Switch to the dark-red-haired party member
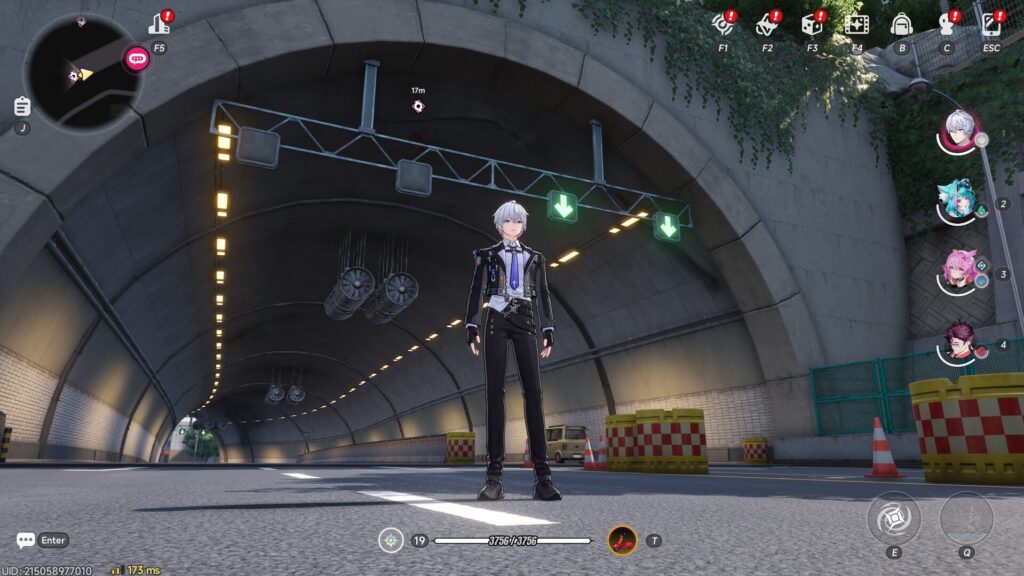Screen dimensions: 1024x576 click(959, 342)
